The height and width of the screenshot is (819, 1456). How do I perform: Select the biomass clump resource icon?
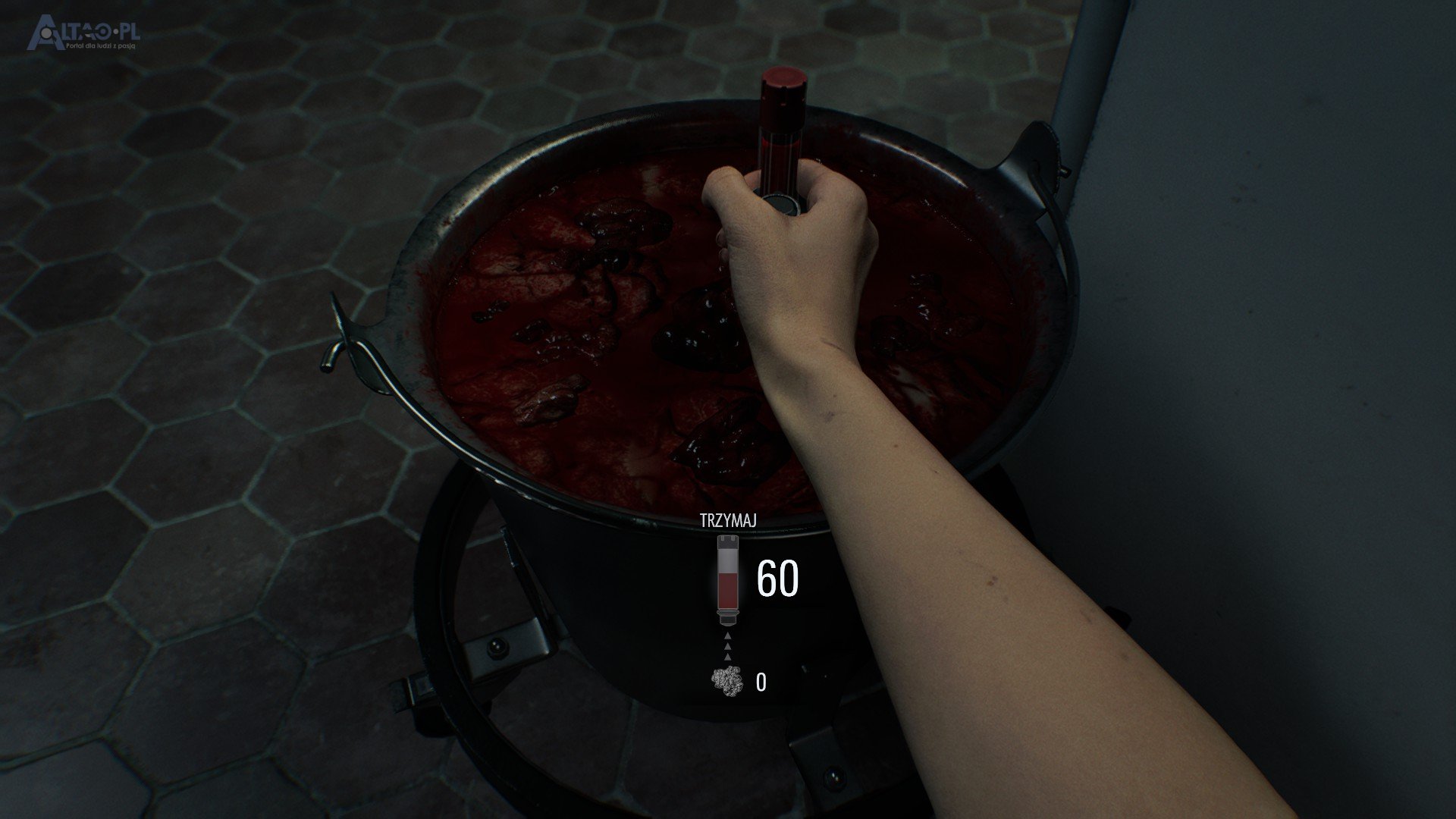pyautogui.click(x=727, y=682)
